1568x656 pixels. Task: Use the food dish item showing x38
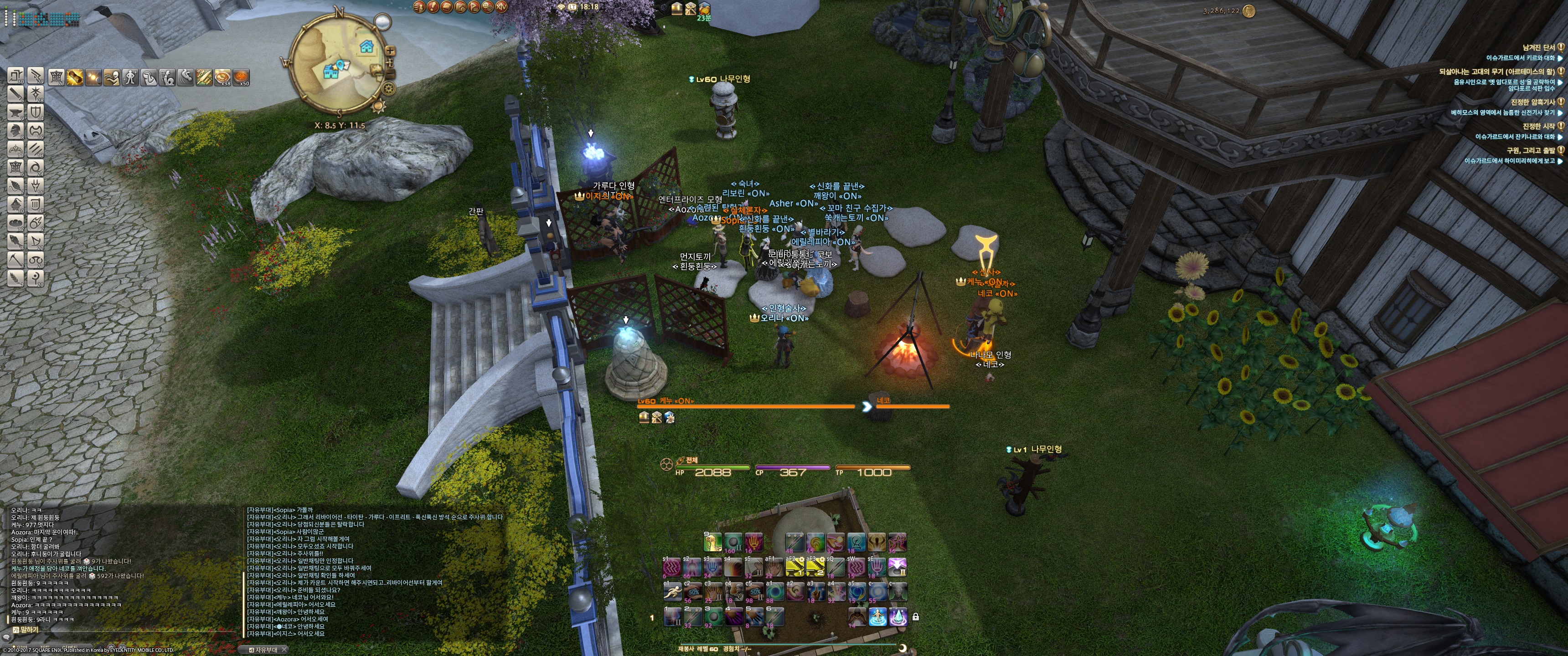(x=223, y=77)
